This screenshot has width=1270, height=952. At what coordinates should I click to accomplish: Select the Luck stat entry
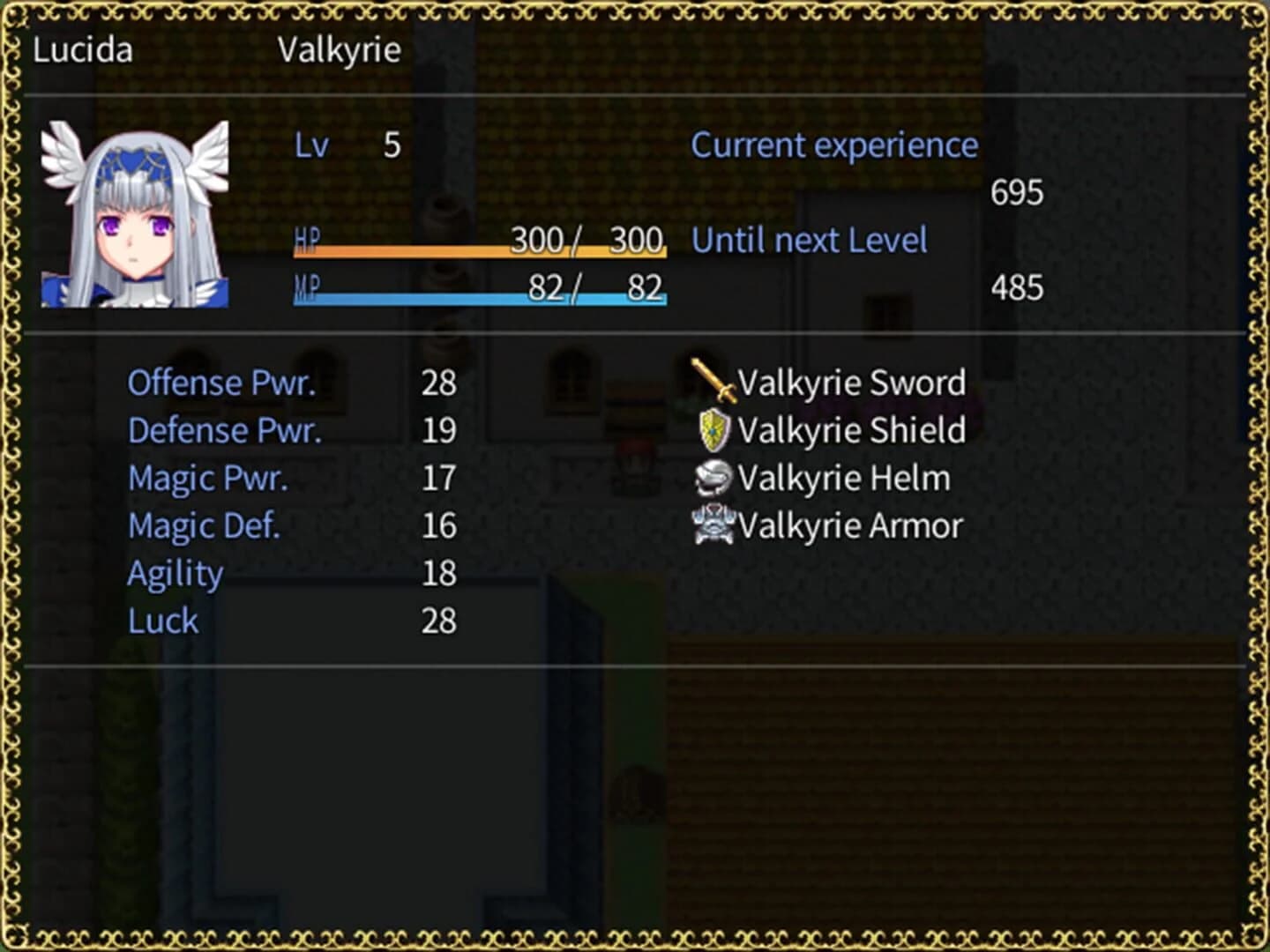click(x=162, y=620)
